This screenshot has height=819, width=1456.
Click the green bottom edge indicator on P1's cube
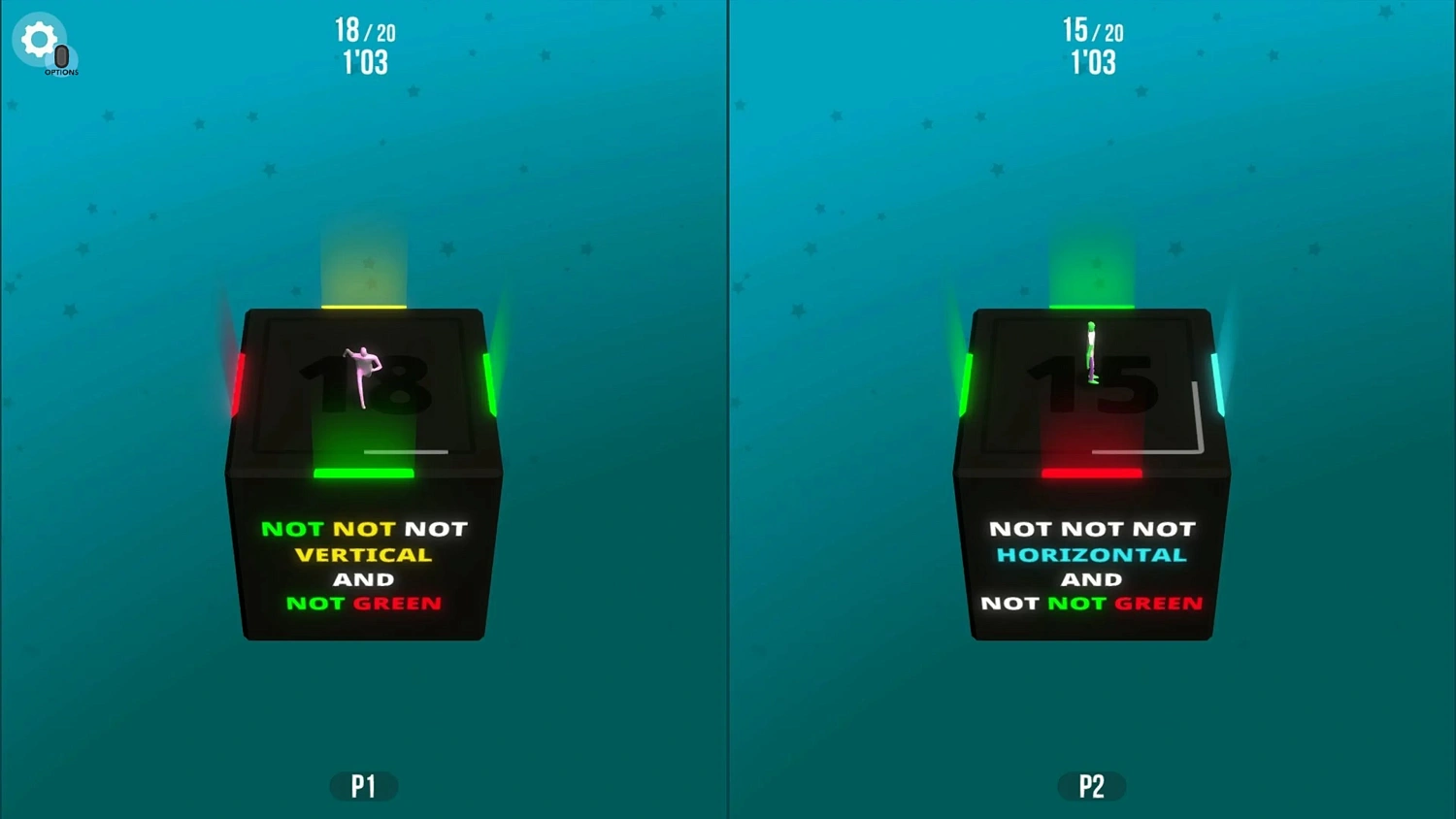point(364,473)
